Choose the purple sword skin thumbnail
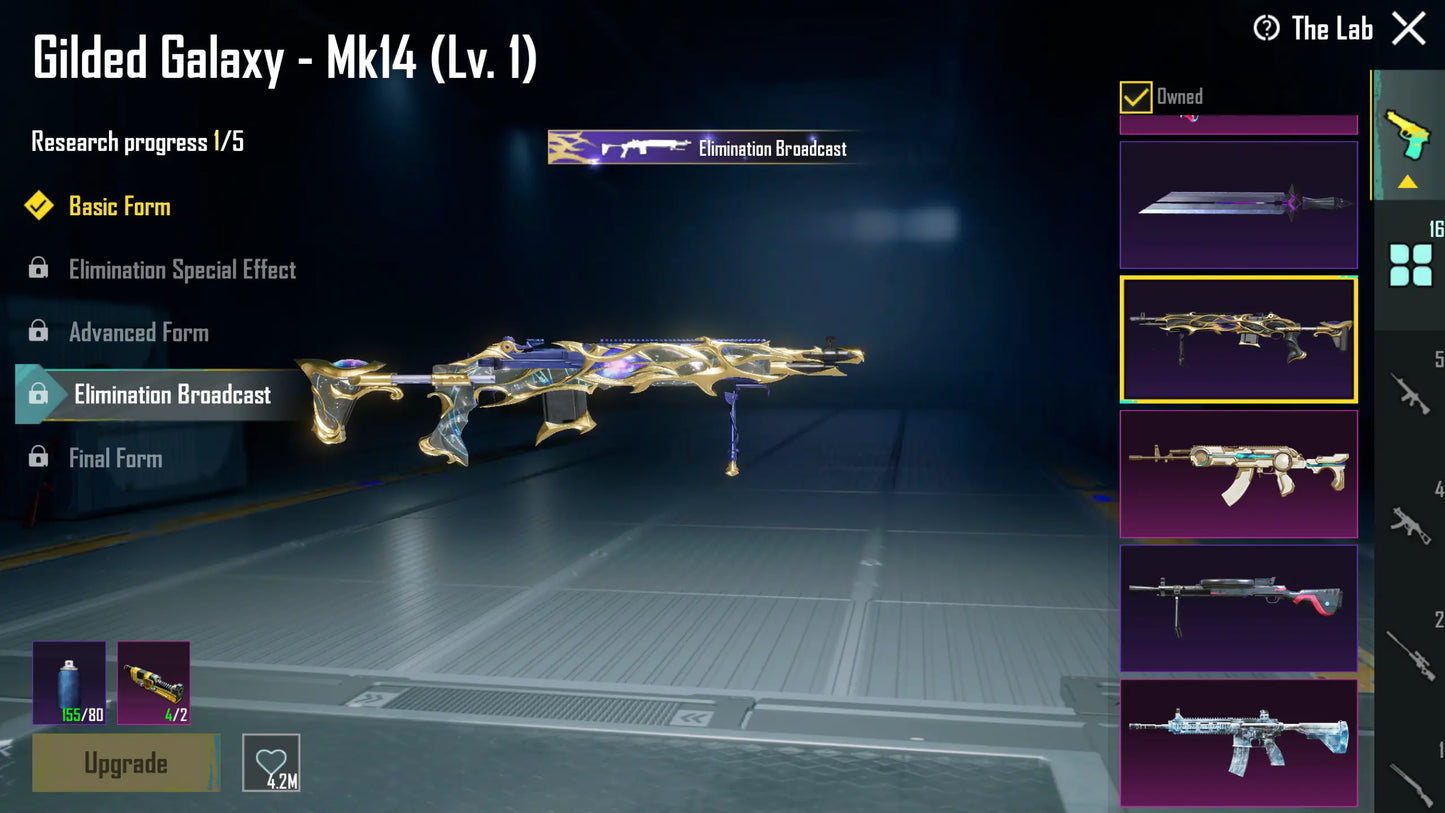The height and width of the screenshot is (813, 1445). pyautogui.click(x=1238, y=205)
